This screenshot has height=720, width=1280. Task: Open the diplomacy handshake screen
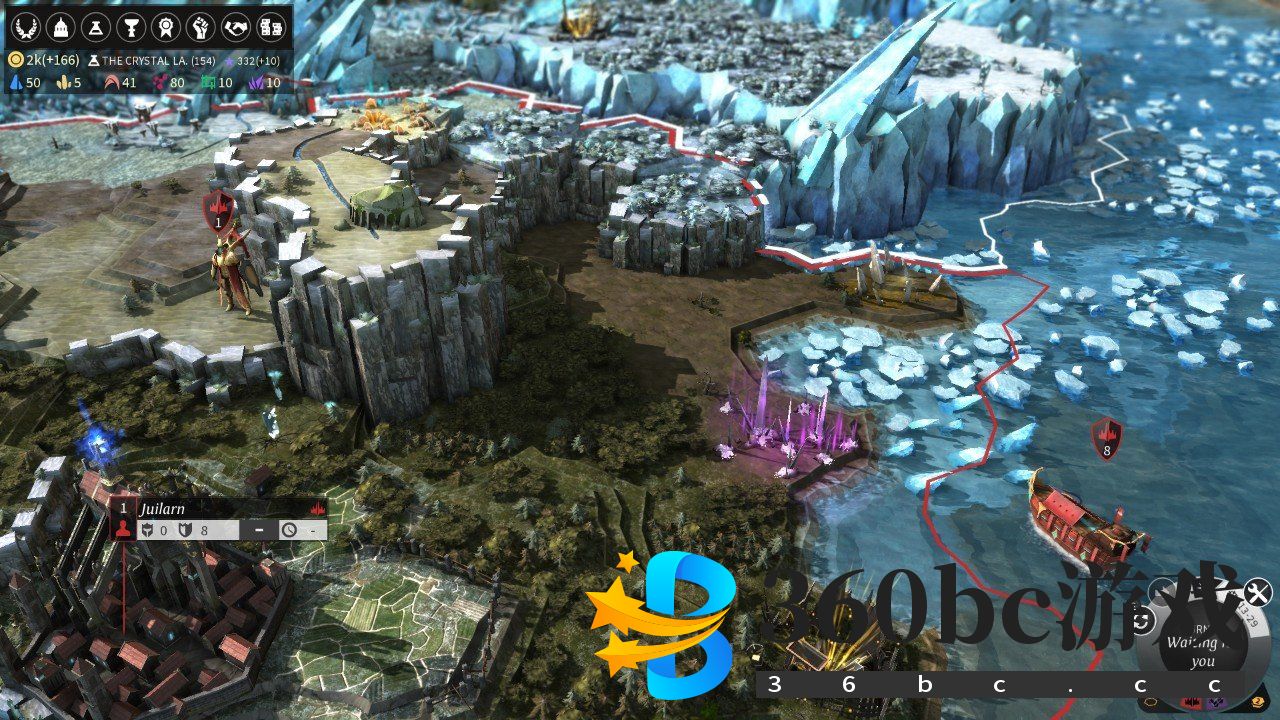coord(236,26)
